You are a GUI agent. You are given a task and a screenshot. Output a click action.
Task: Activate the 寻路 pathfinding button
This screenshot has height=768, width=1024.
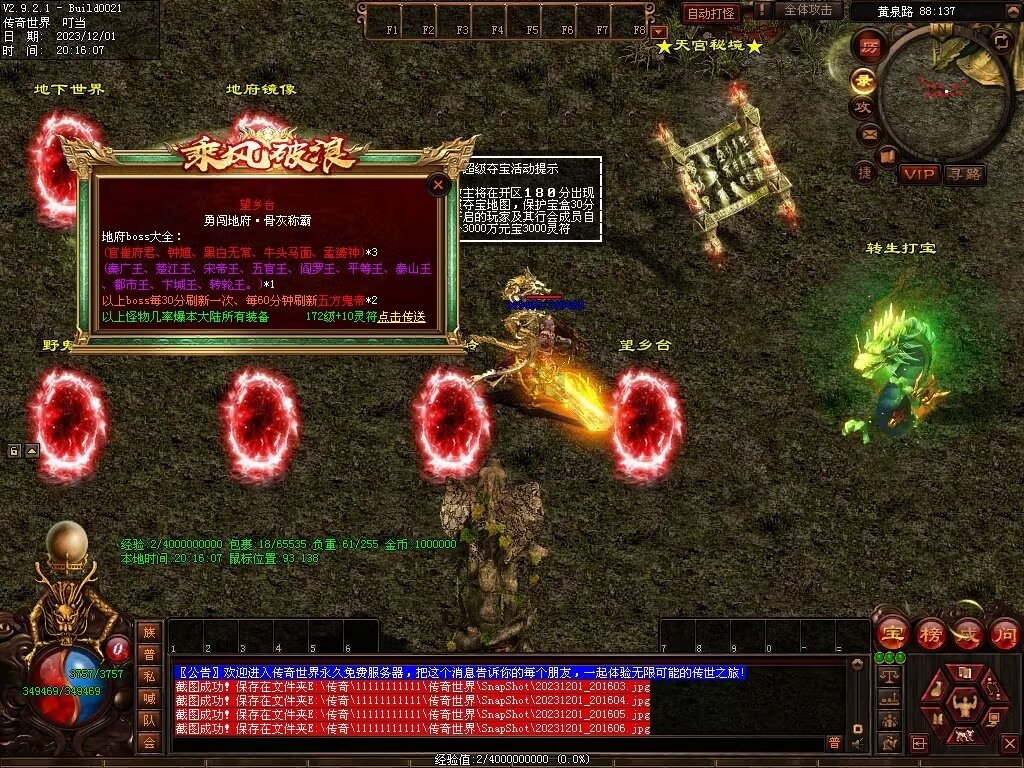(x=965, y=174)
